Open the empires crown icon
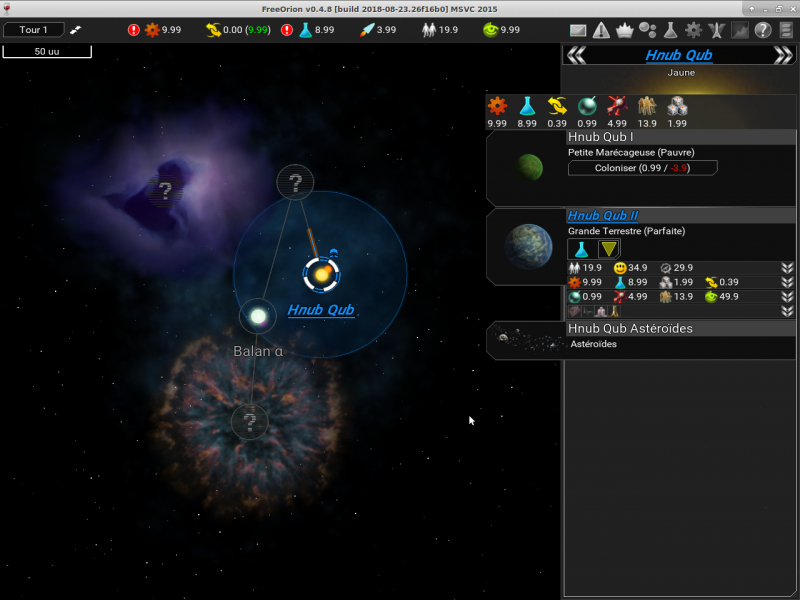Image resolution: width=800 pixels, height=600 pixels. tap(625, 30)
